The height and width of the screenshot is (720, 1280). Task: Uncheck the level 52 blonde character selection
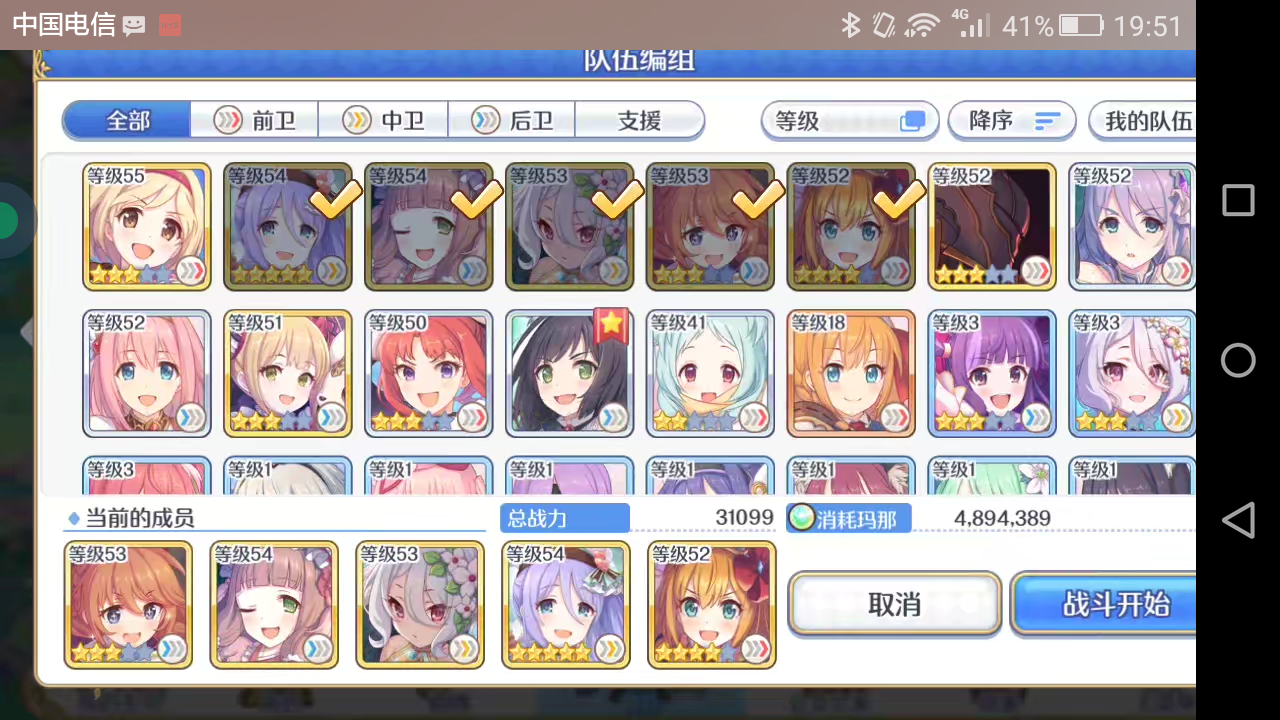click(851, 226)
